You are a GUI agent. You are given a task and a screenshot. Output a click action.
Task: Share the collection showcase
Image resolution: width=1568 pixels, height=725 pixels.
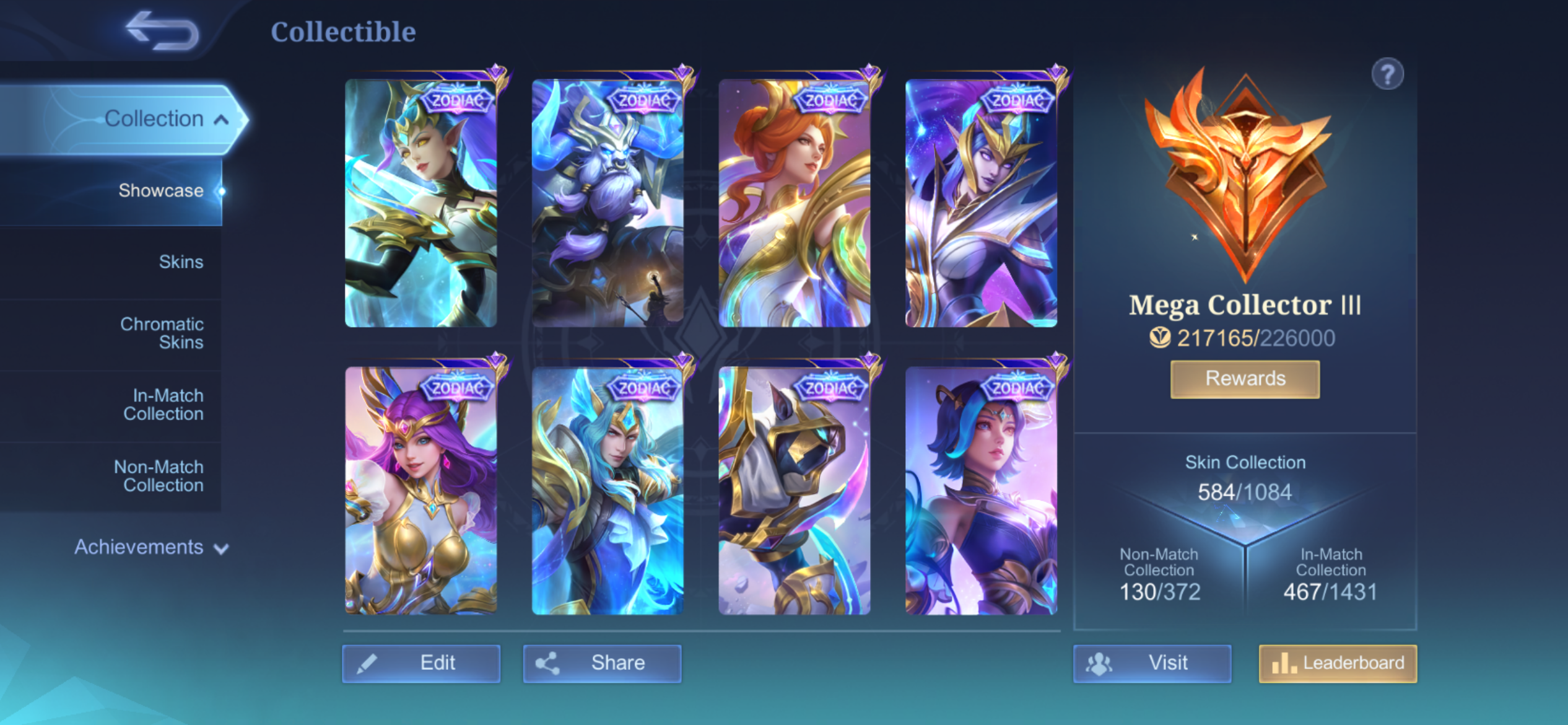point(602,663)
